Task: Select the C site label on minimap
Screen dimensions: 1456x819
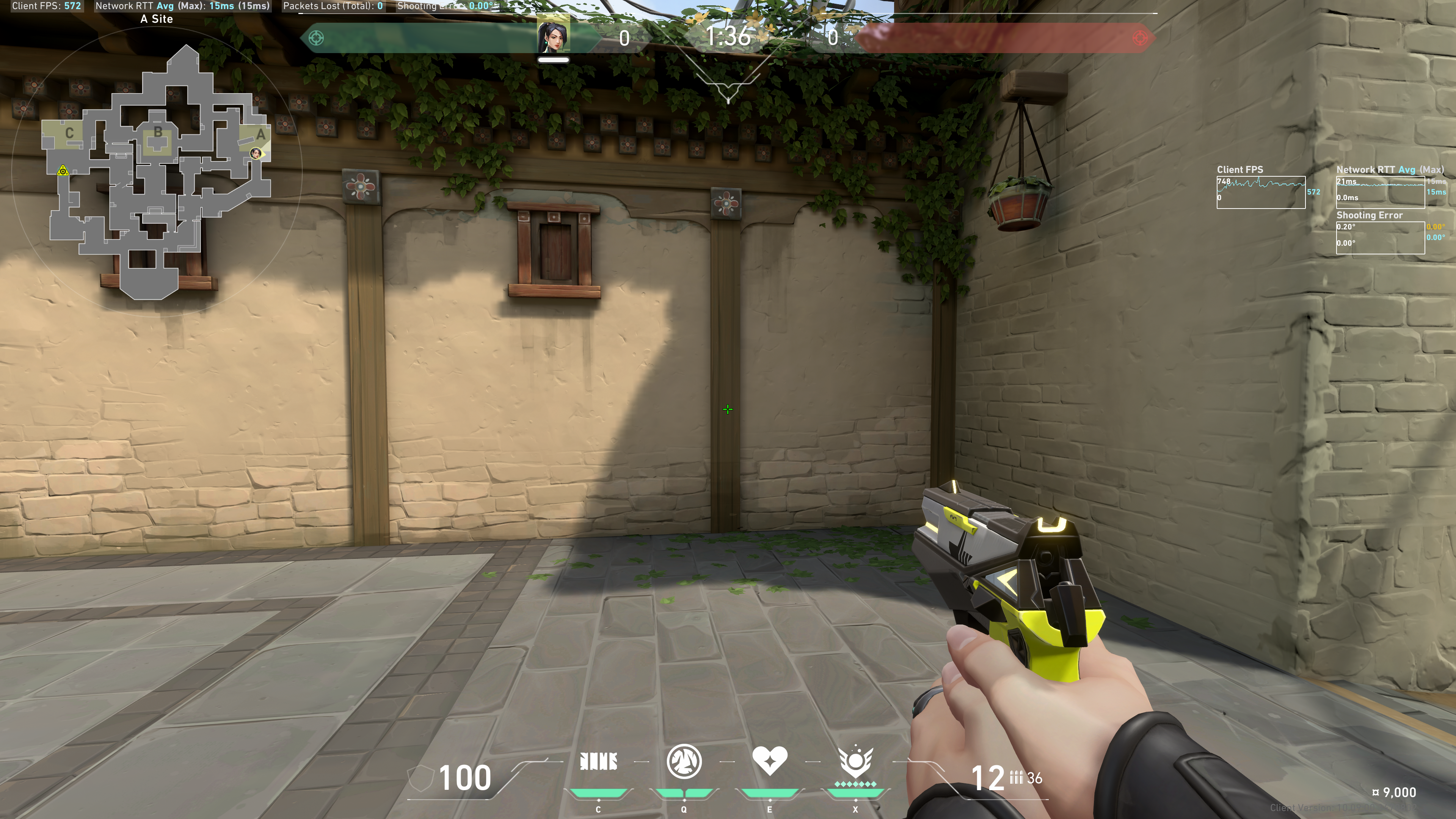Action: [x=69, y=133]
